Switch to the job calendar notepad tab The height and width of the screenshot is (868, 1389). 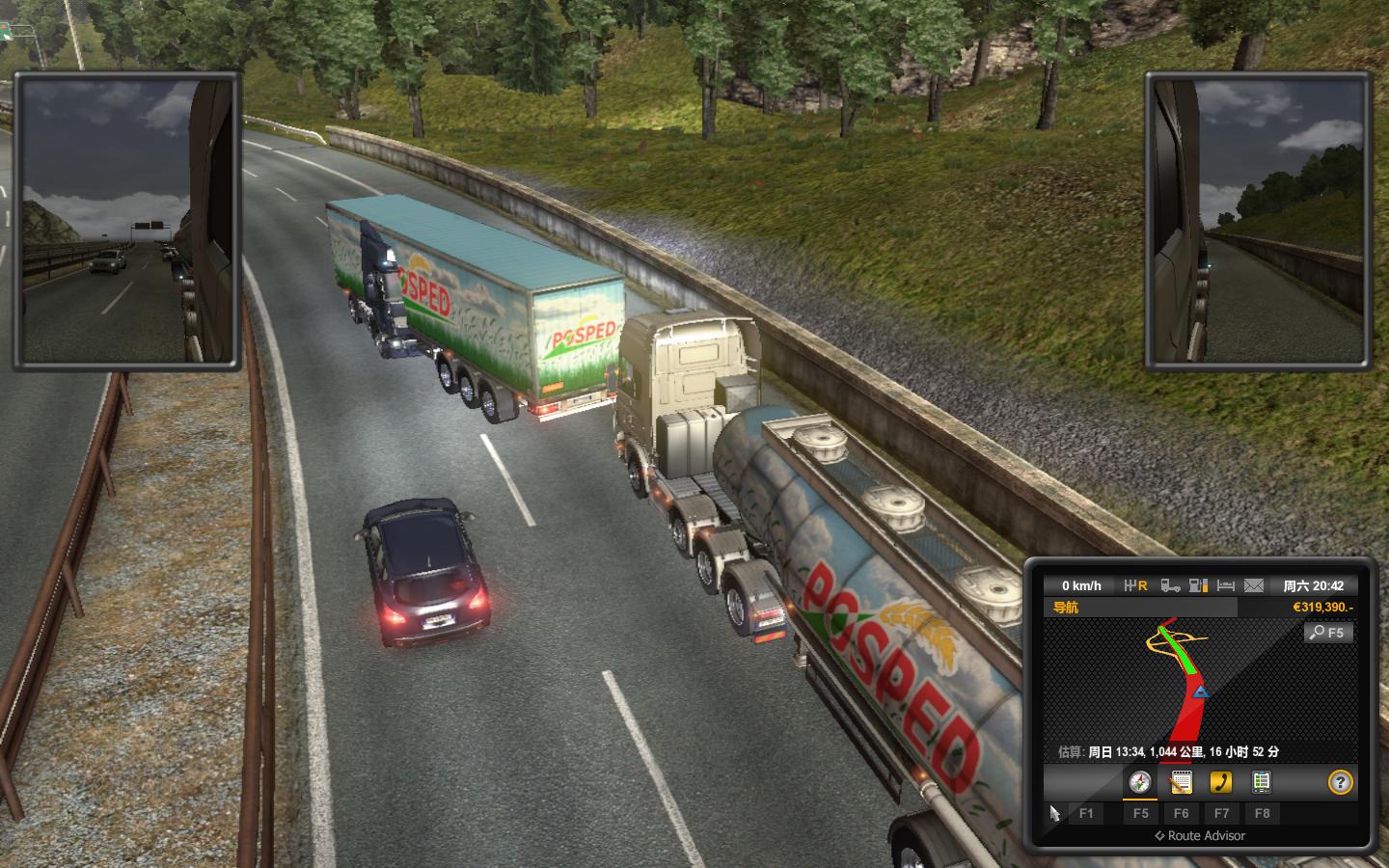1181,782
